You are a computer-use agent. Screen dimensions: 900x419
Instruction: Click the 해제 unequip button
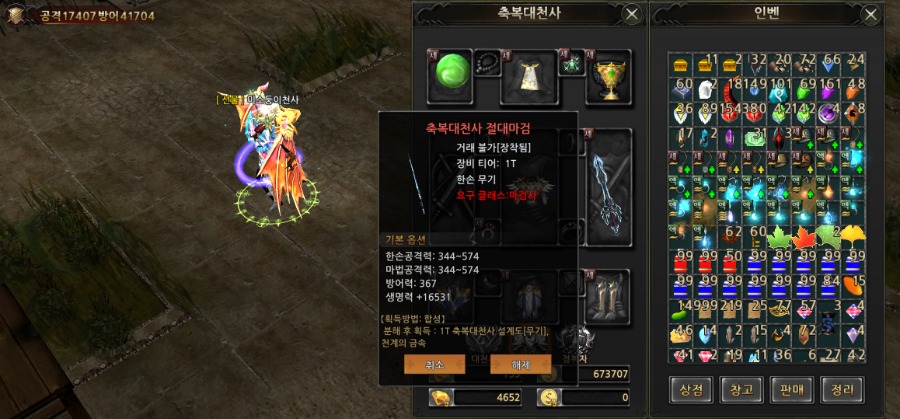(x=521, y=363)
